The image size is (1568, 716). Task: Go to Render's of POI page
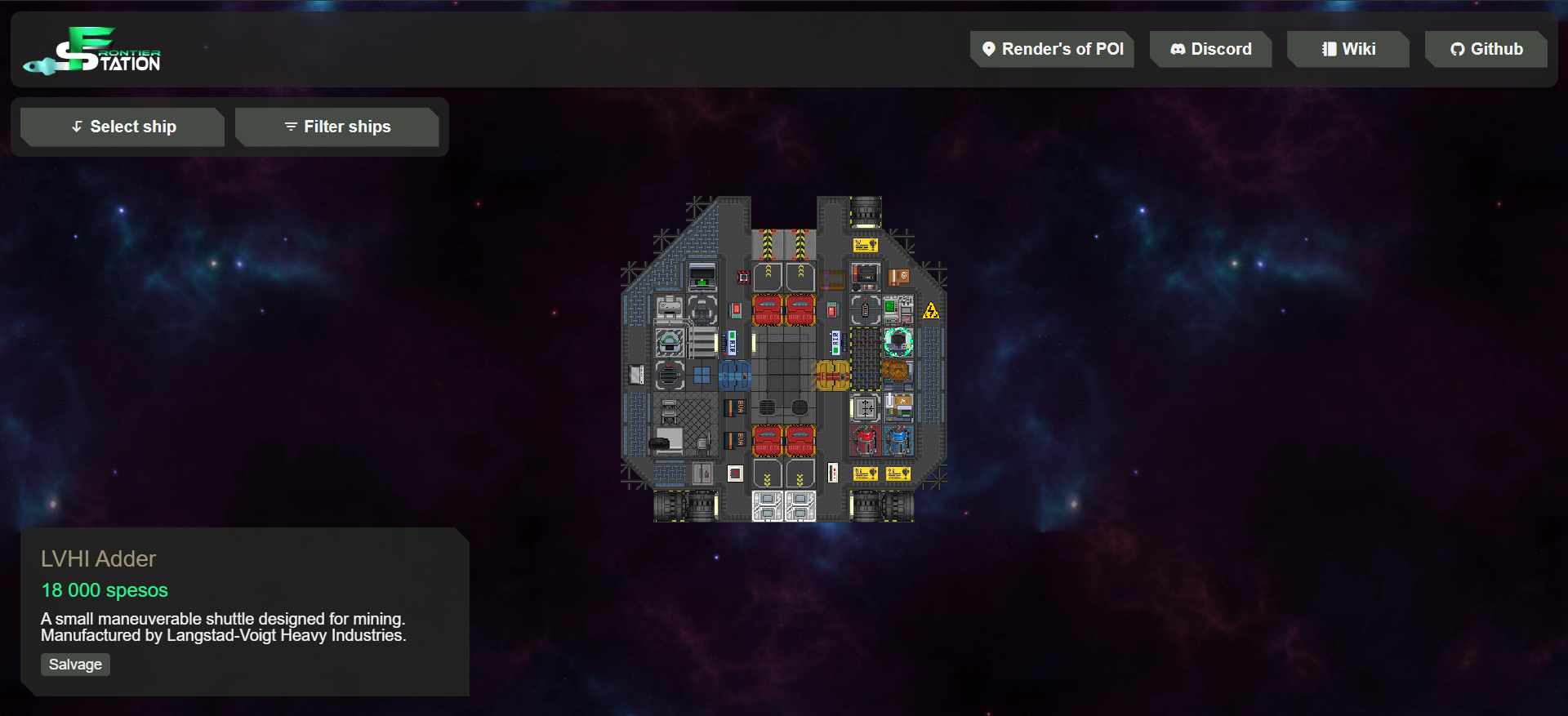point(1052,49)
